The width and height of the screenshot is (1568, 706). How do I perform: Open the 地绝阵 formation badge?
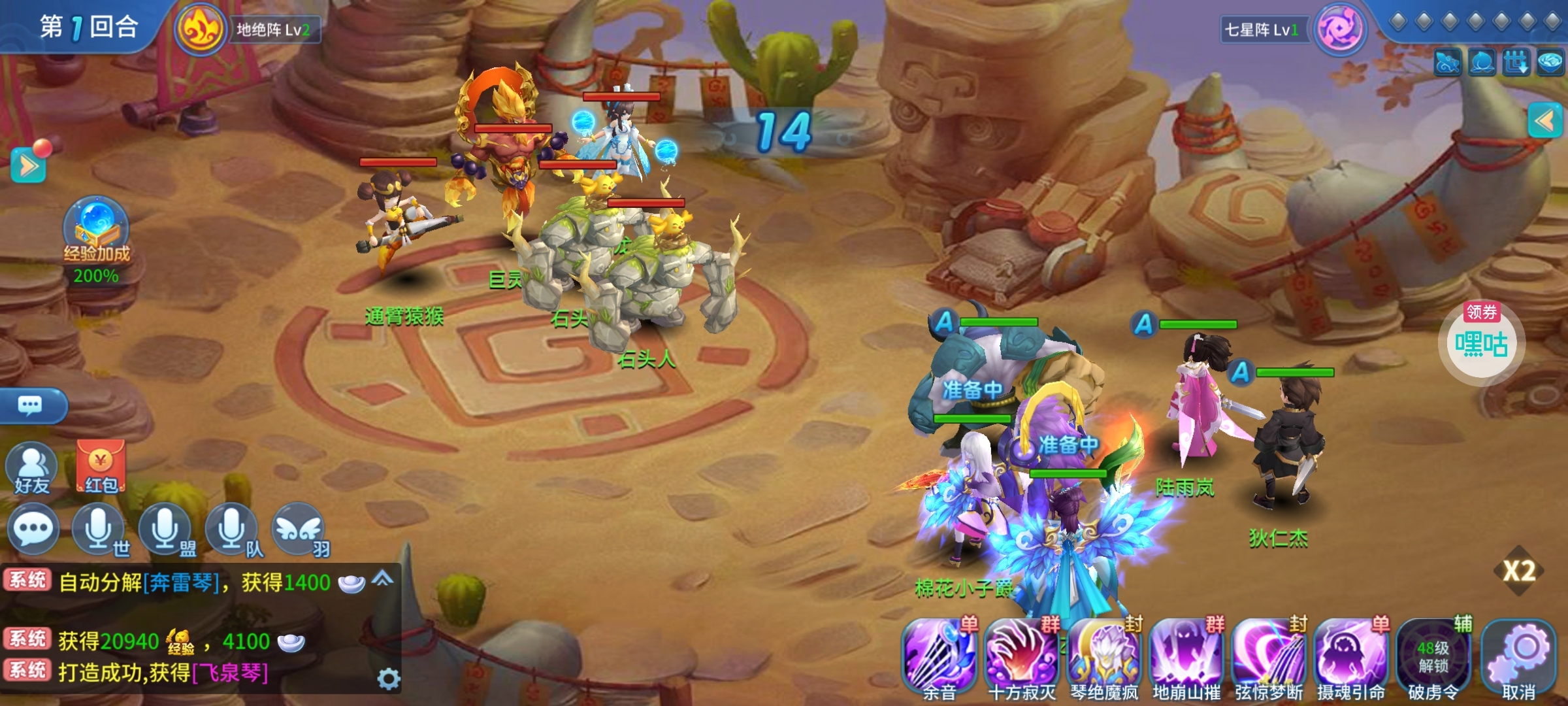click(x=200, y=29)
